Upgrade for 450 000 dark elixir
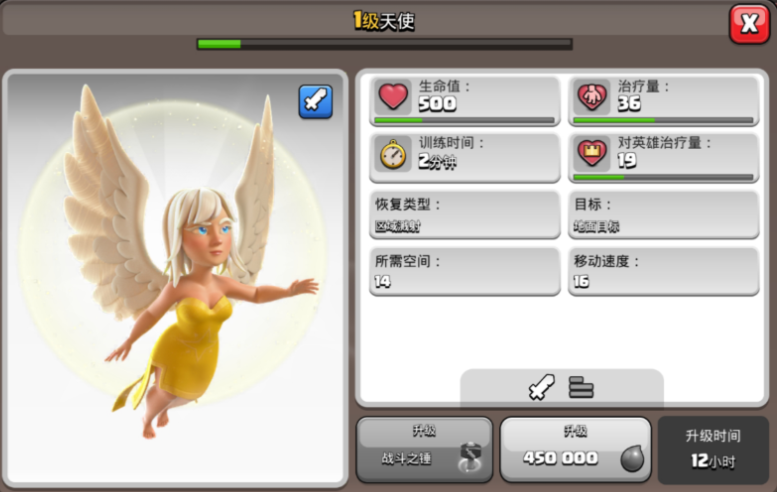Image resolution: width=777 pixels, height=492 pixels. [574, 449]
